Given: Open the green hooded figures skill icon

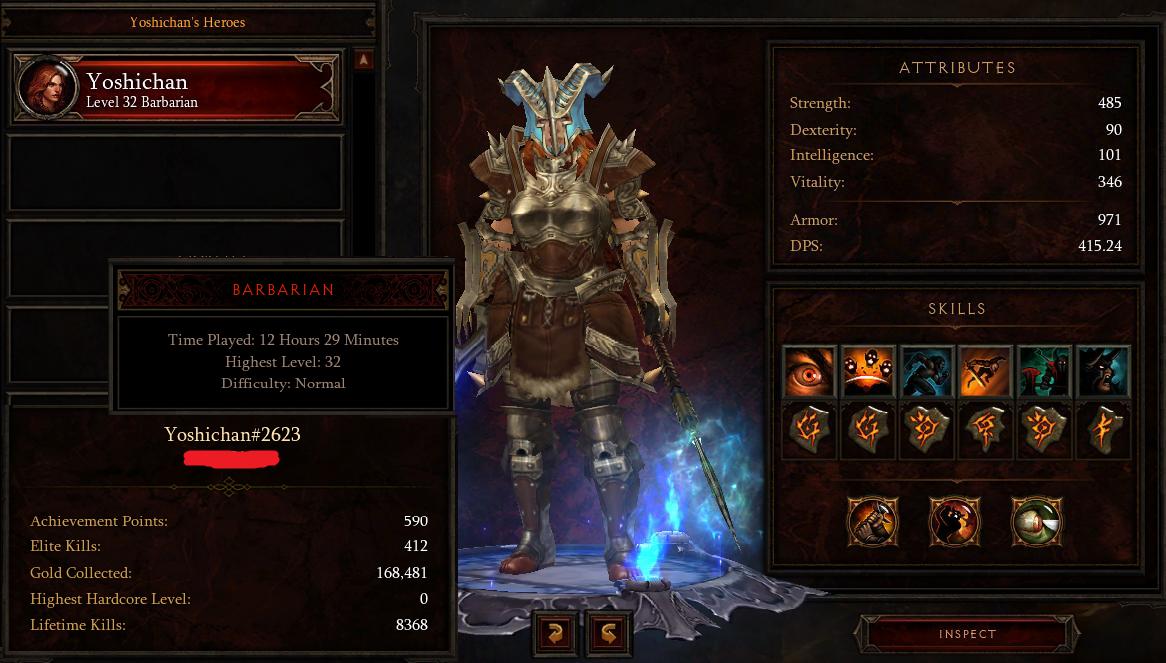Looking at the screenshot, I should point(1043,372).
